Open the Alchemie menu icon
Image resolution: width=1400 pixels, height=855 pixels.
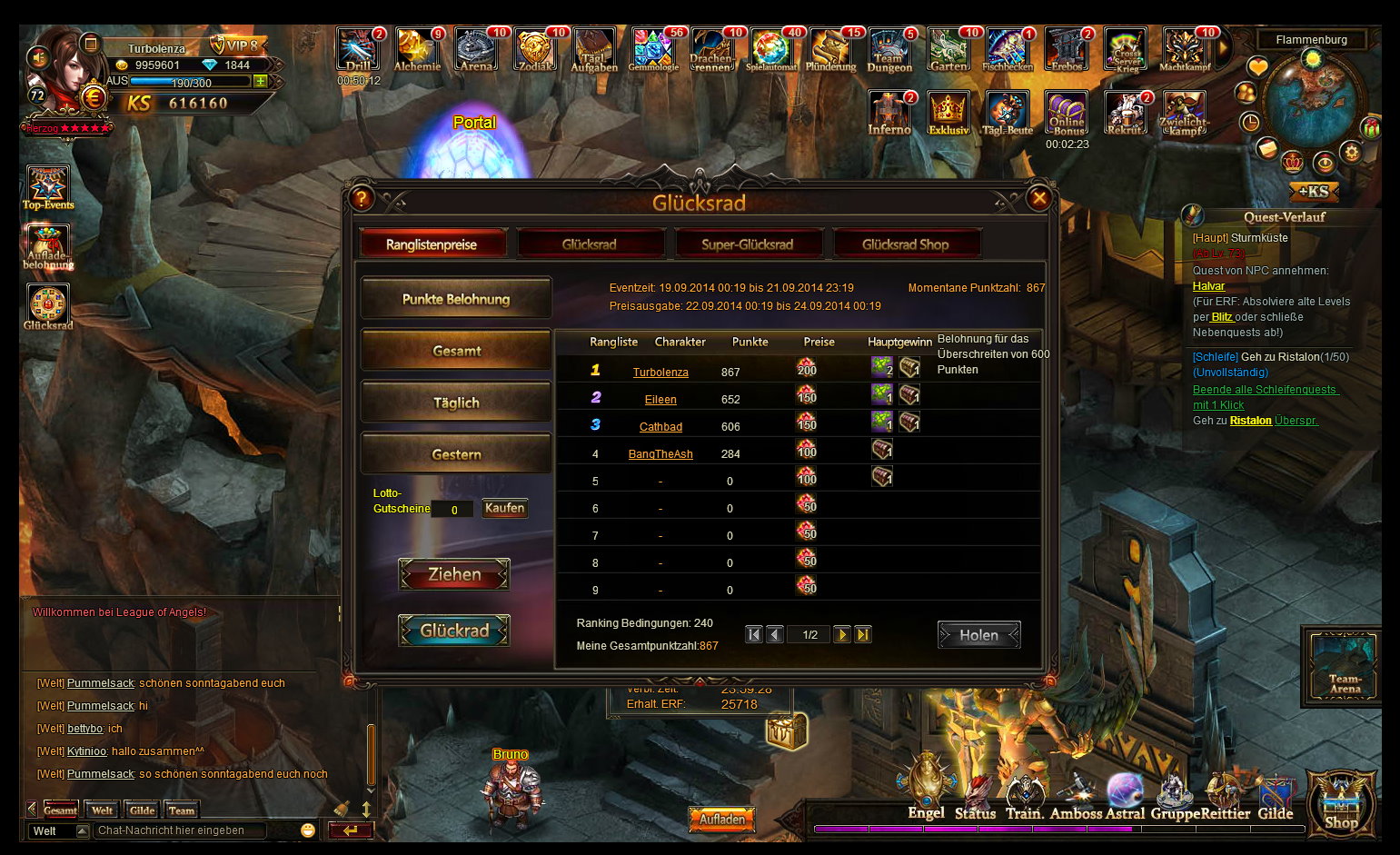pos(417,50)
